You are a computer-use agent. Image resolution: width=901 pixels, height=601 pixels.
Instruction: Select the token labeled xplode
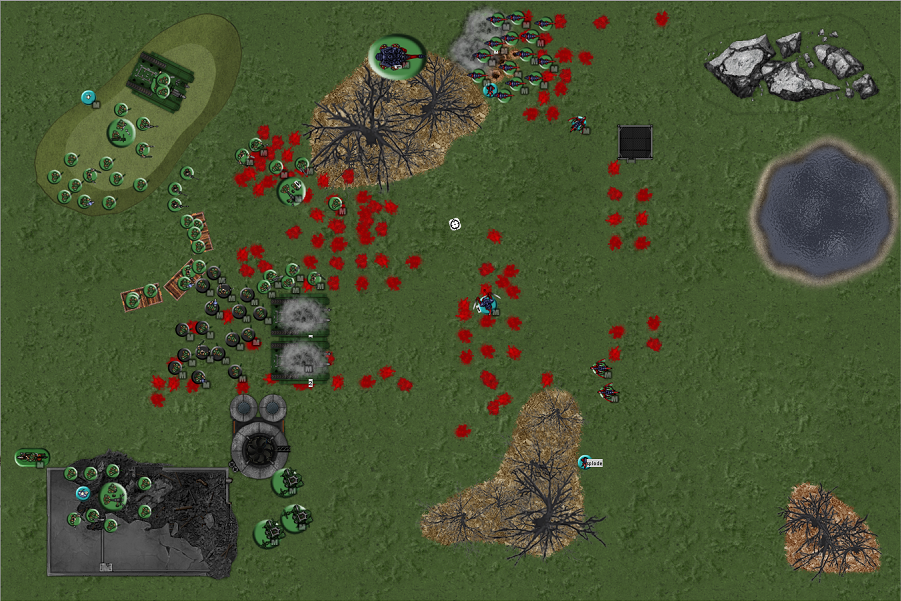[586, 462]
